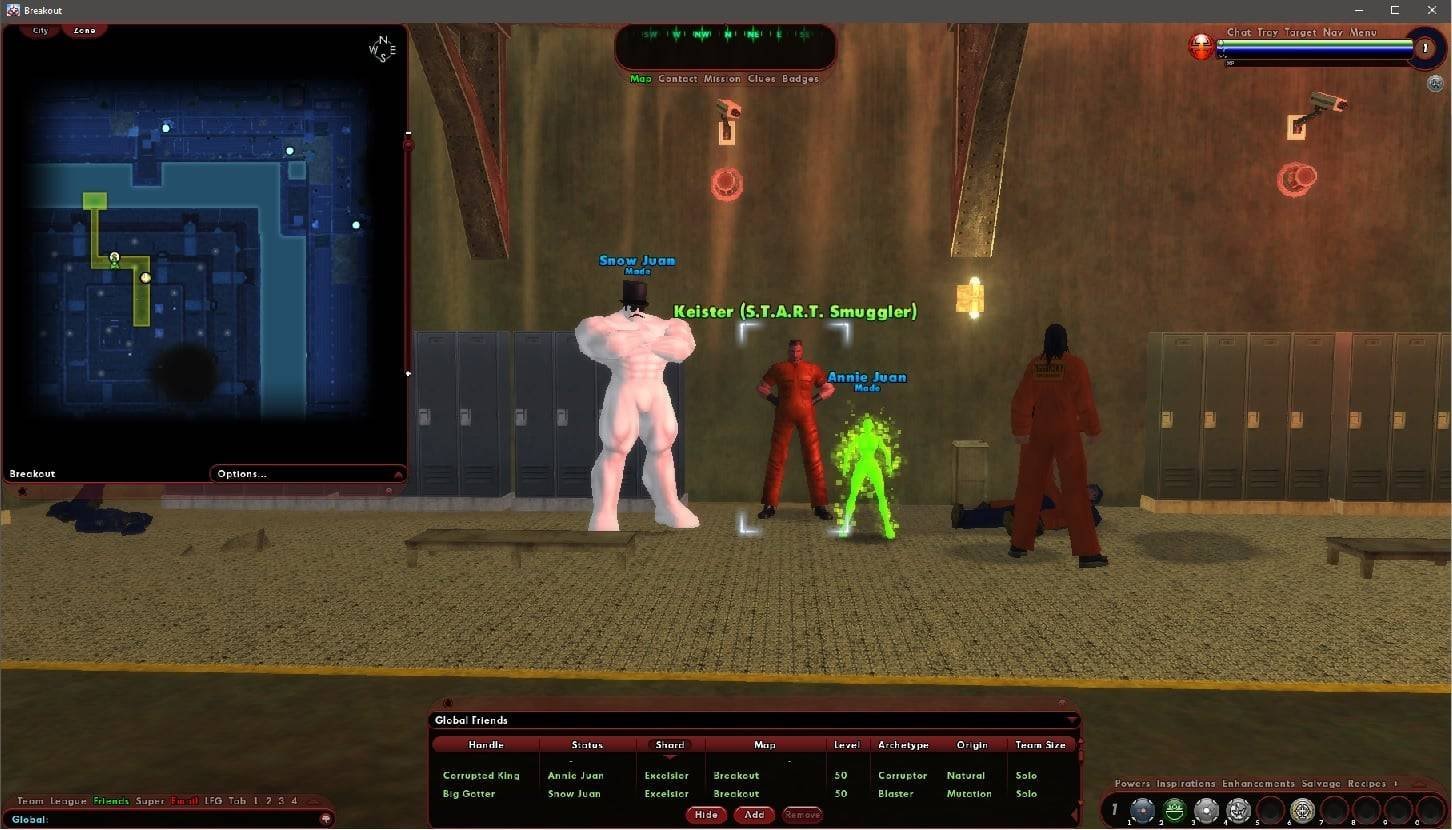Switch the map to the Zone tab
The height and width of the screenshot is (830, 1452).
(x=84, y=31)
